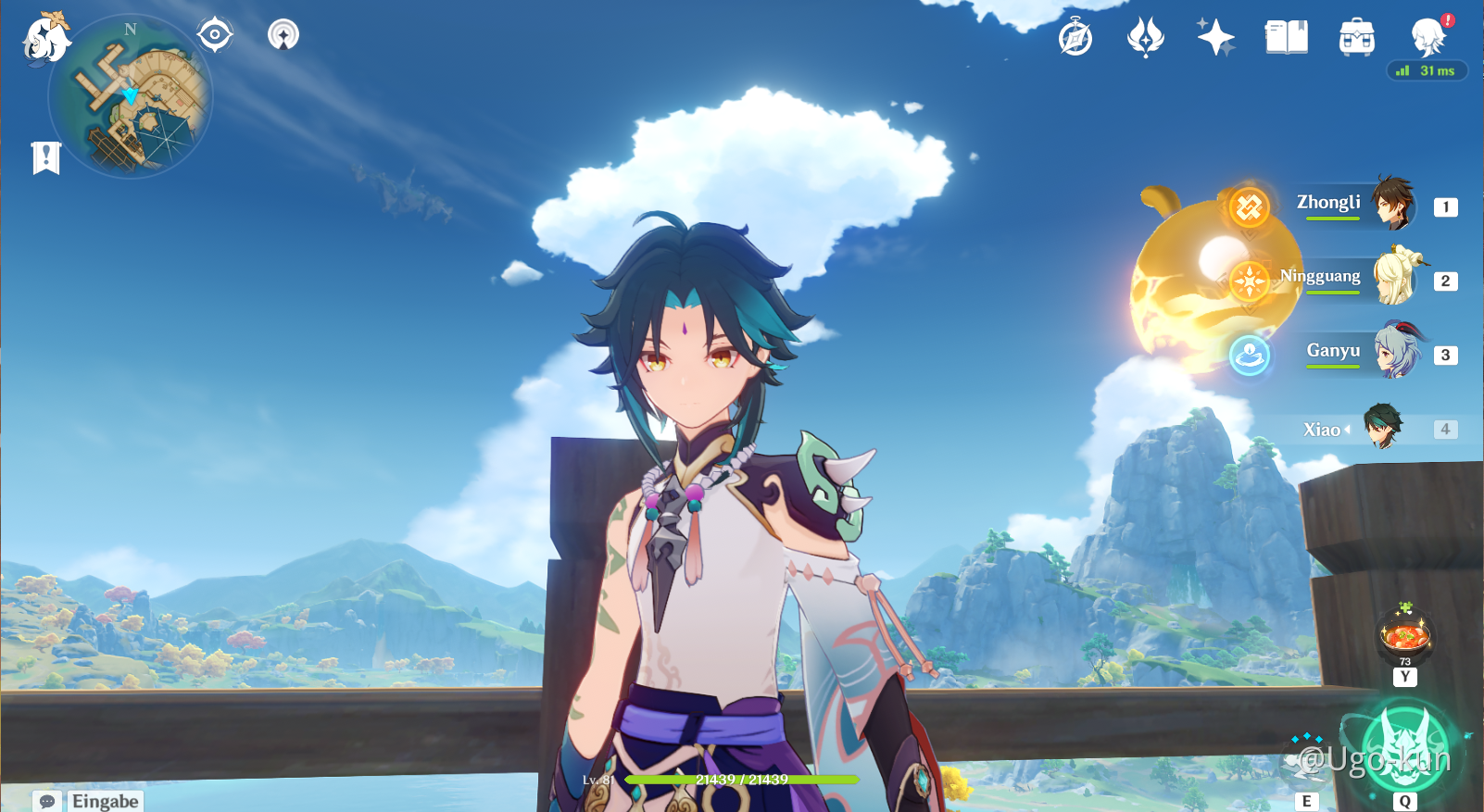1484x812 pixels.
Task: Use the red food dish quick item
Action: [x=1405, y=635]
